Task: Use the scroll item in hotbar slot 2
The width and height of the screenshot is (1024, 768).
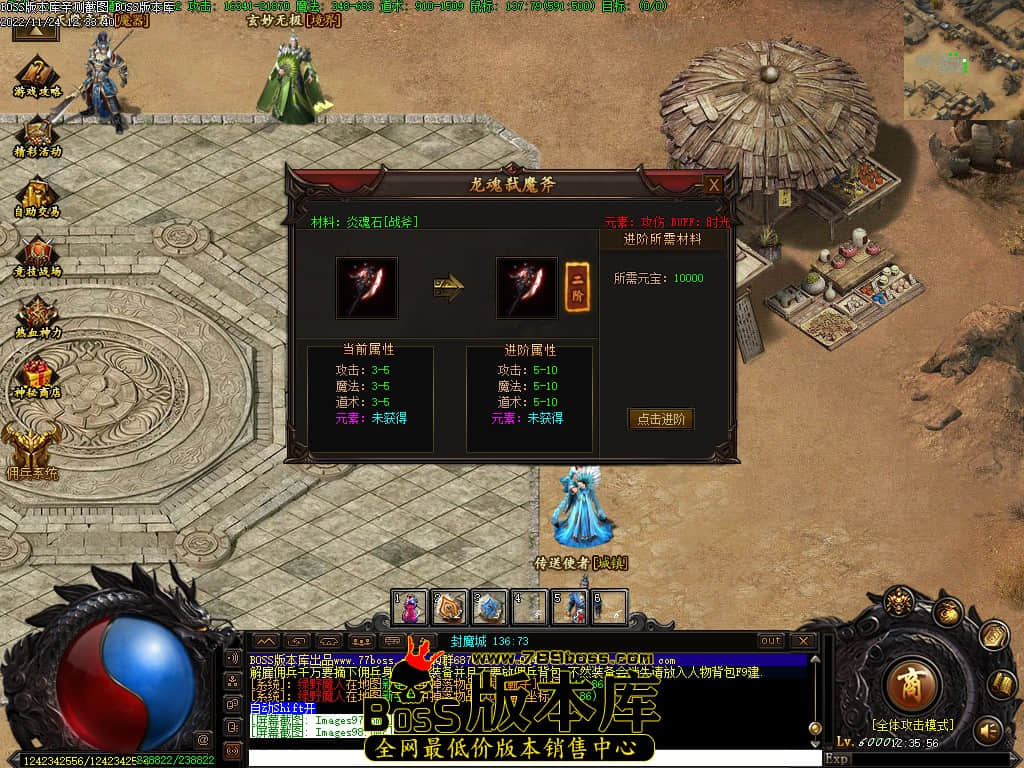Action: point(449,606)
